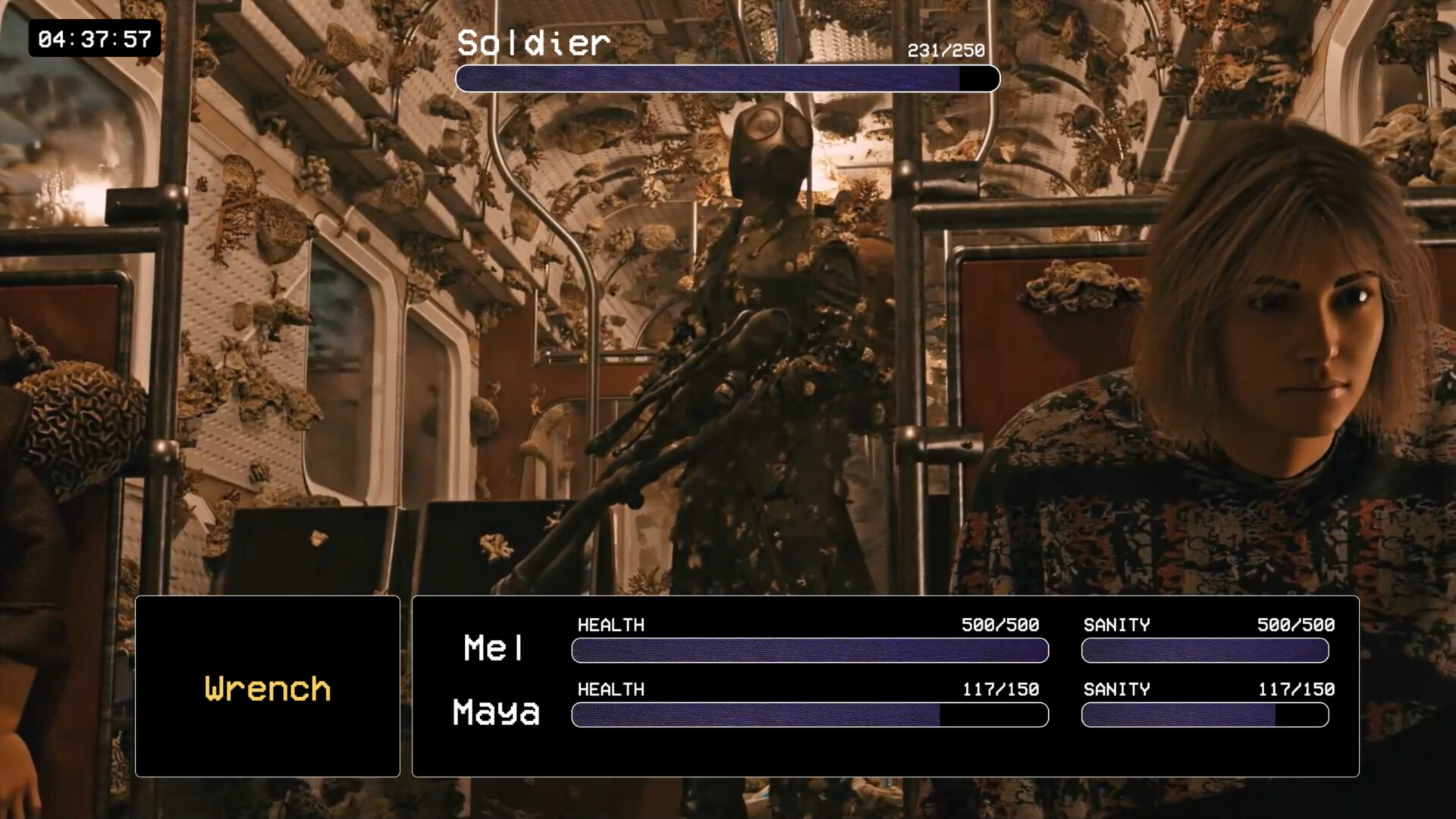Select Mel's character name

(x=493, y=648)
